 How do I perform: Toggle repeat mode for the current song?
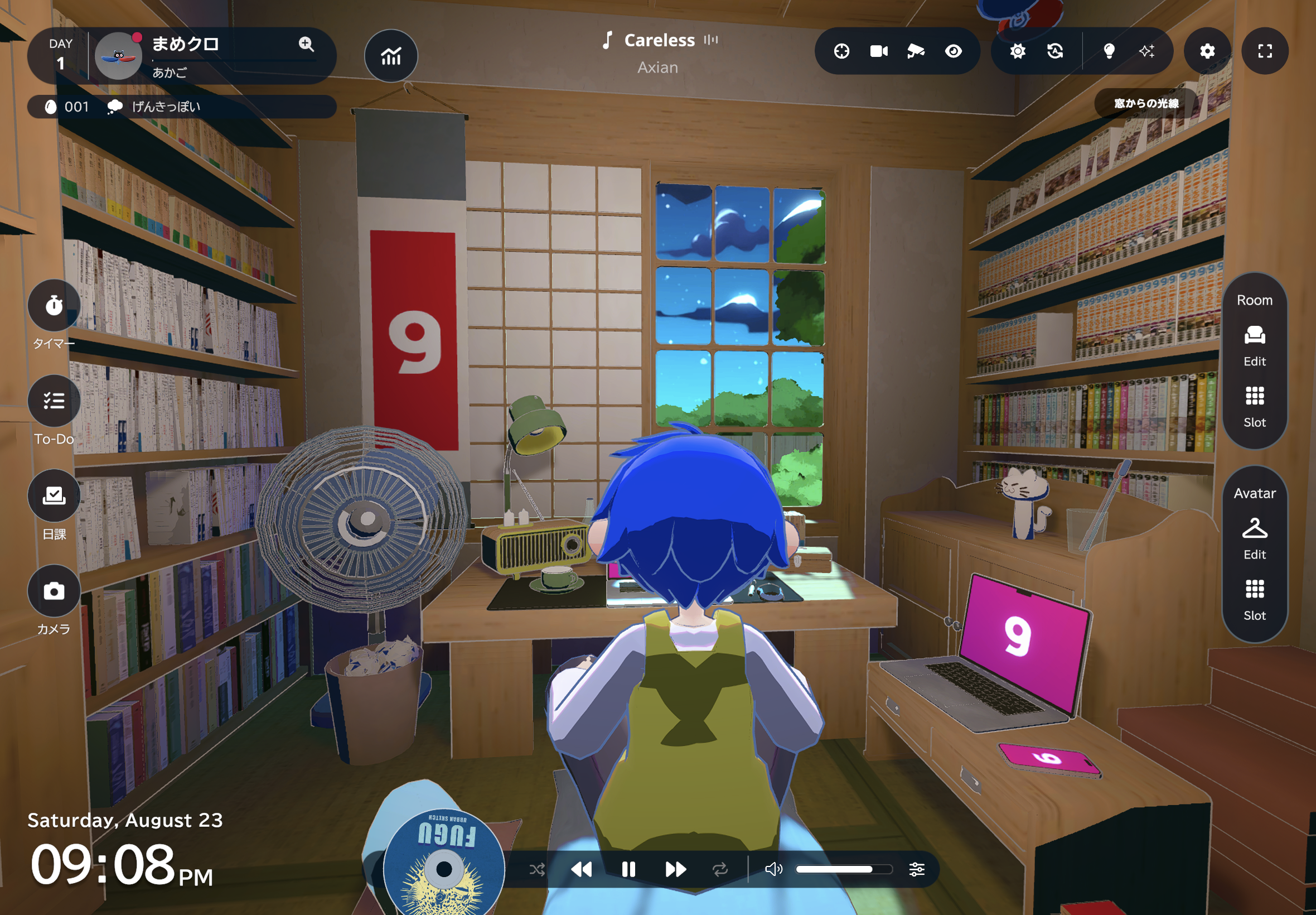(721, 869)
